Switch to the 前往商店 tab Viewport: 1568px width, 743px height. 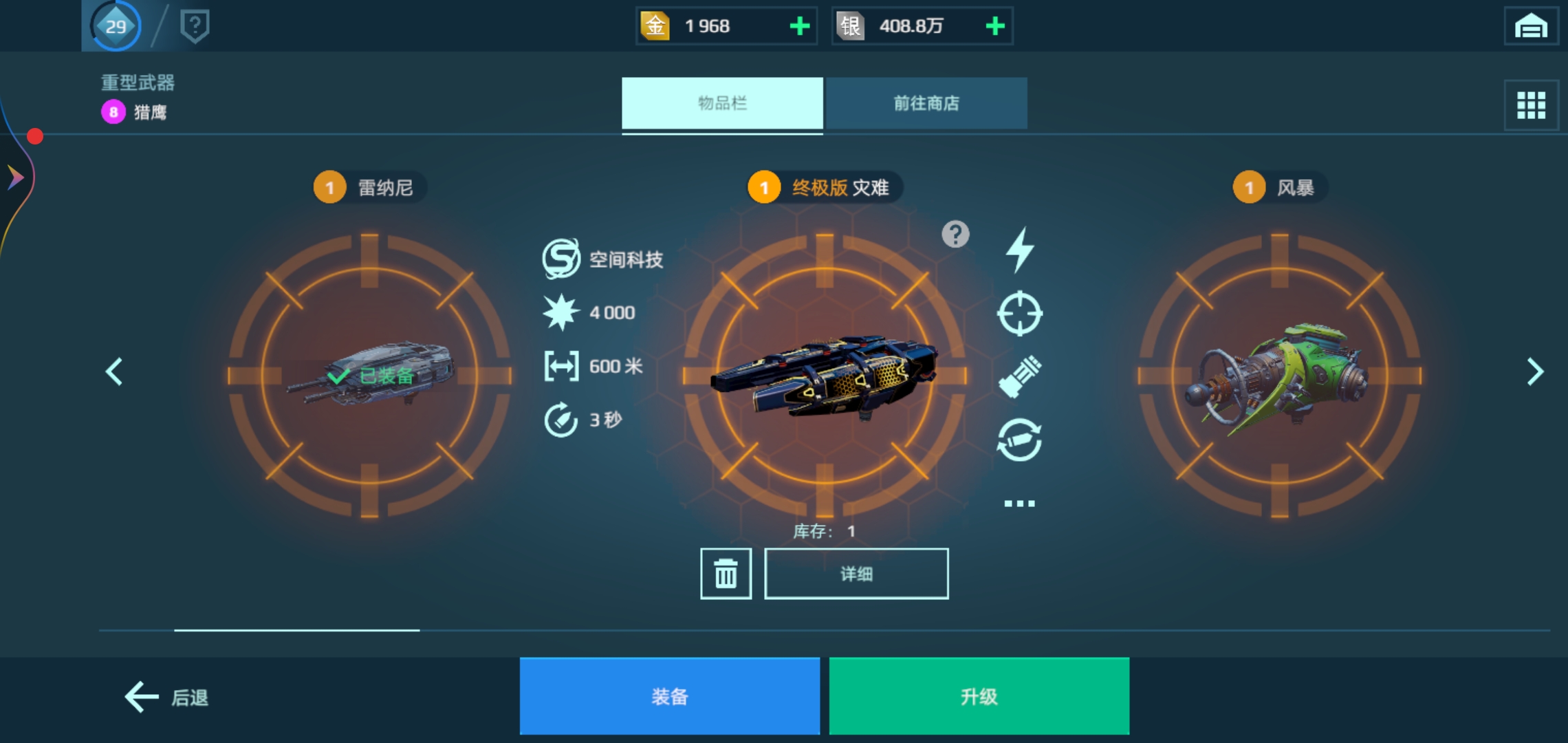pyautogui.click(x=927, y=103)
